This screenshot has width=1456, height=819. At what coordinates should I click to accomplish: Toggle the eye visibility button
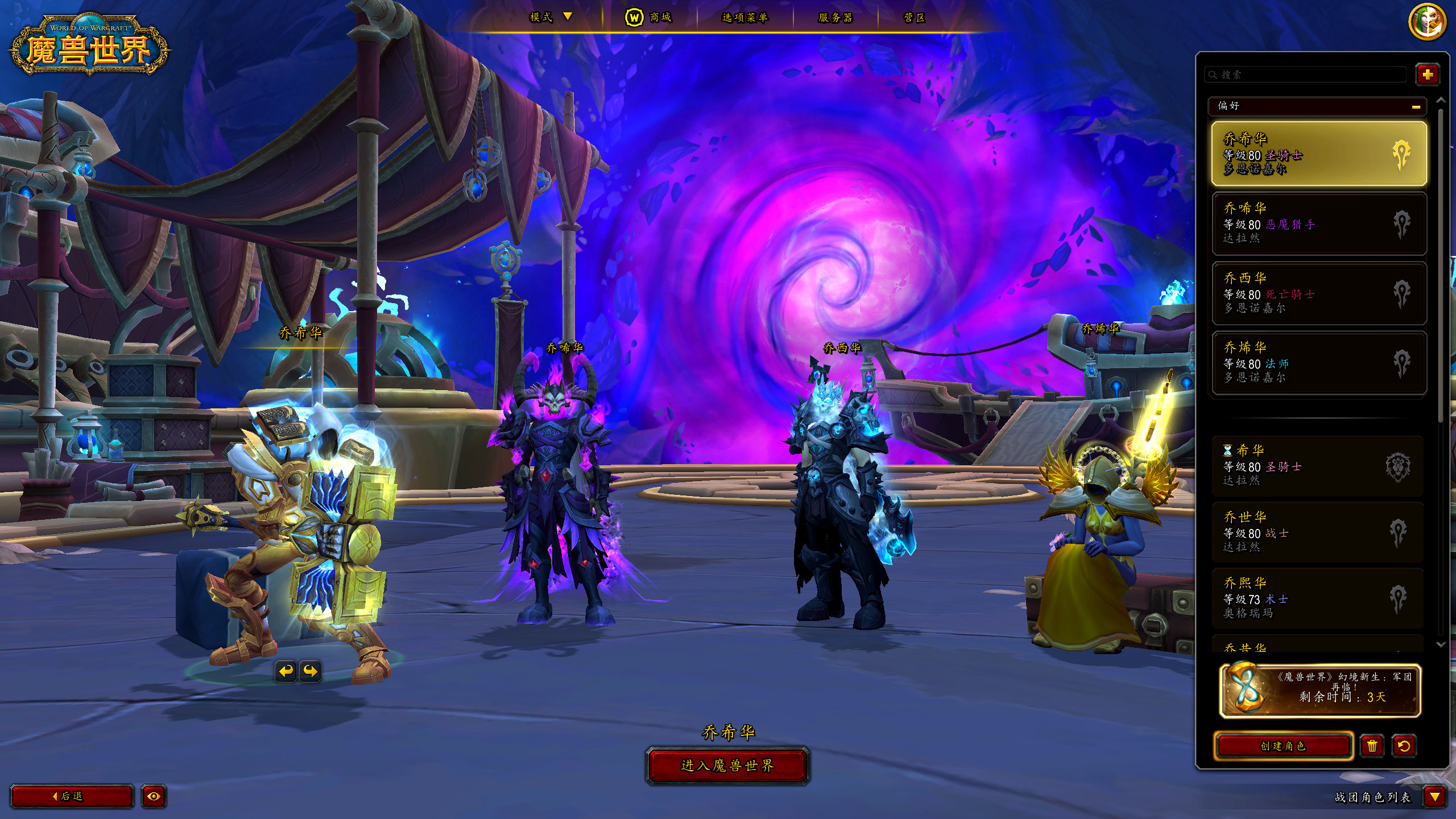154,796
